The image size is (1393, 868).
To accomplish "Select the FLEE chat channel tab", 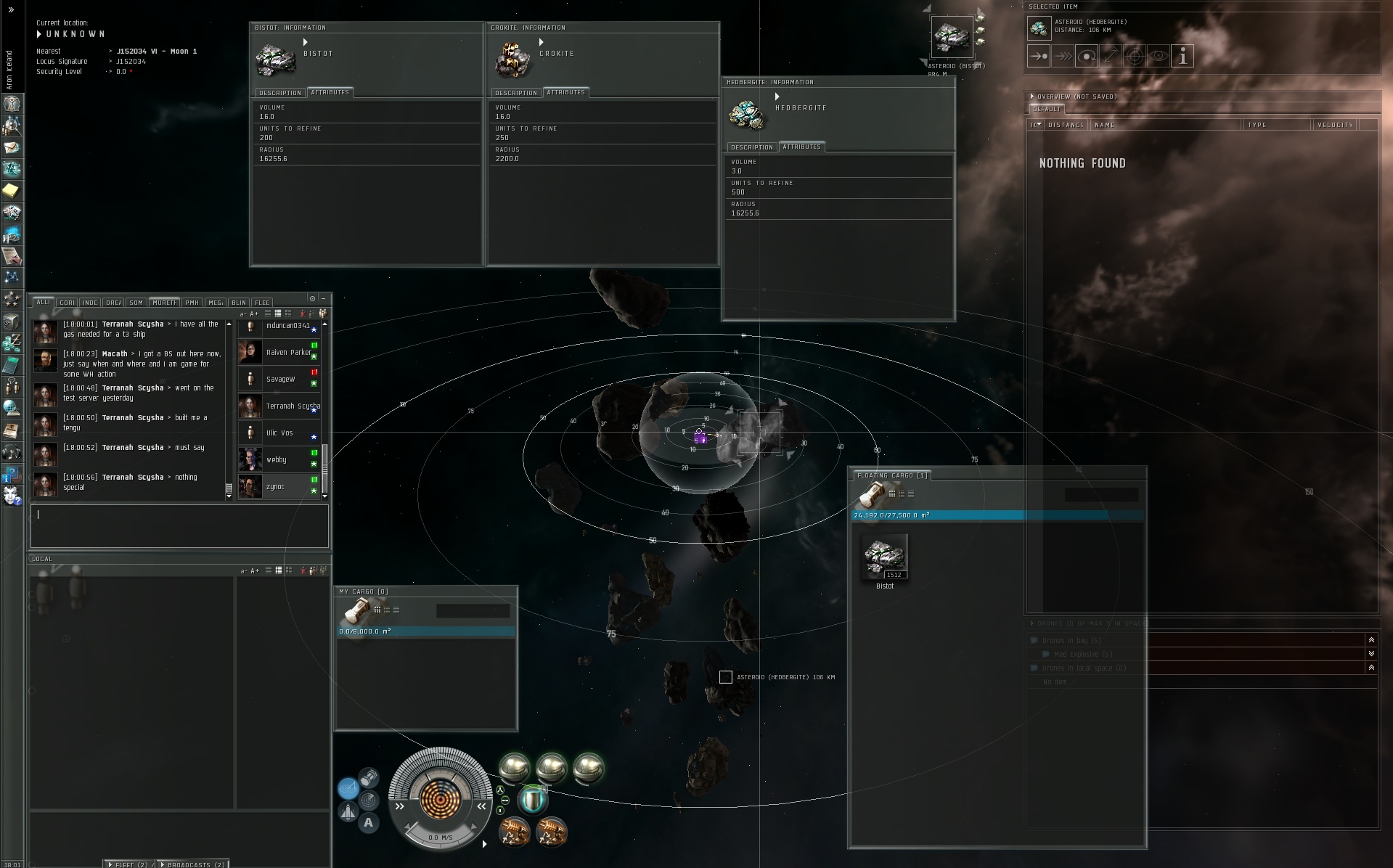I will click(x=262, y=303).
